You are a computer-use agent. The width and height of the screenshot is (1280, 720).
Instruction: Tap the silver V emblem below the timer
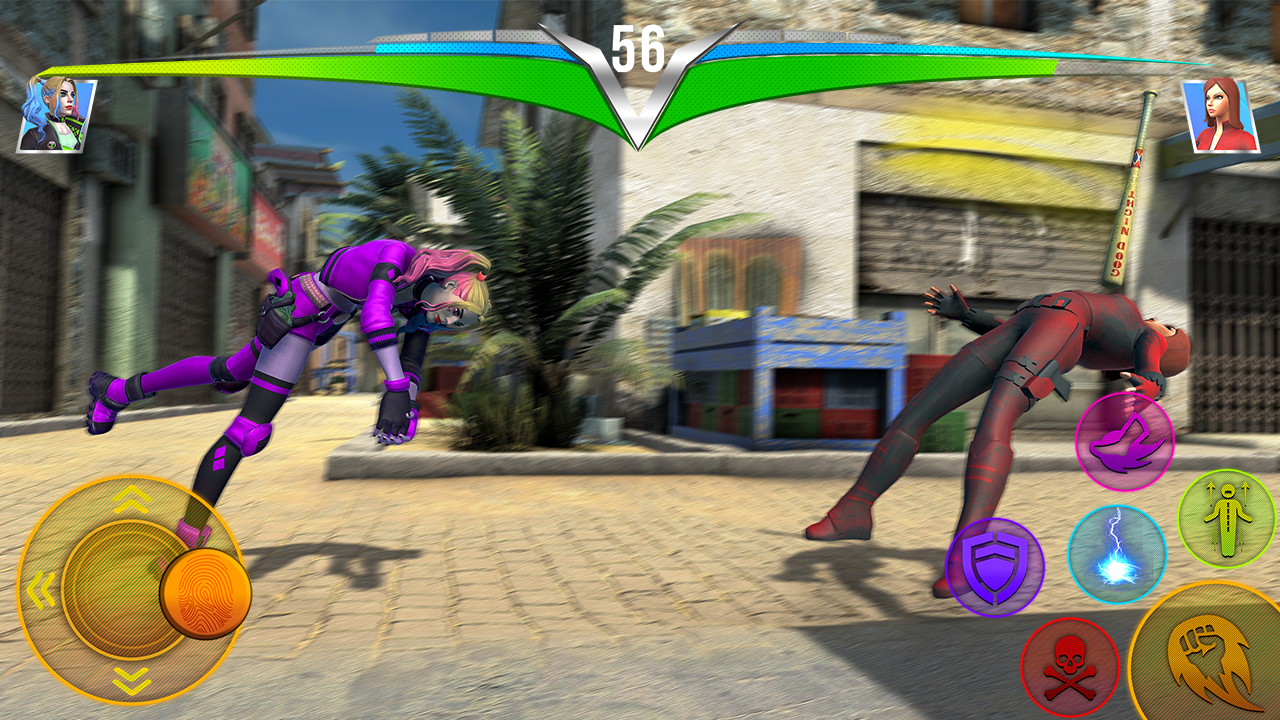click(640, 95)
